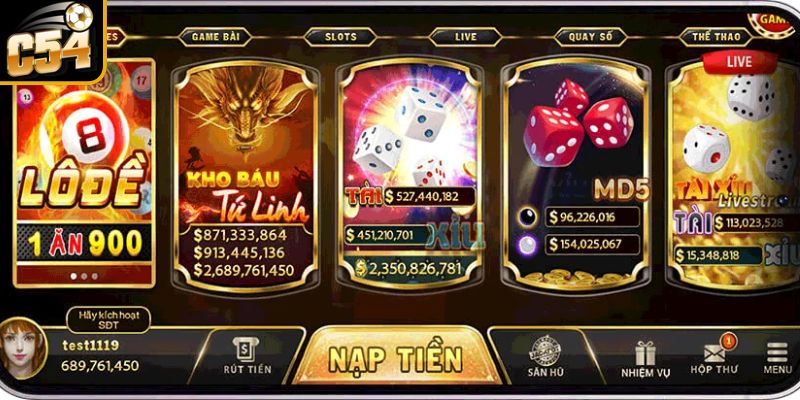Open the Nhiệm Vụ gift box
Viewport: 800px width, 400px height.
point(644,359)
